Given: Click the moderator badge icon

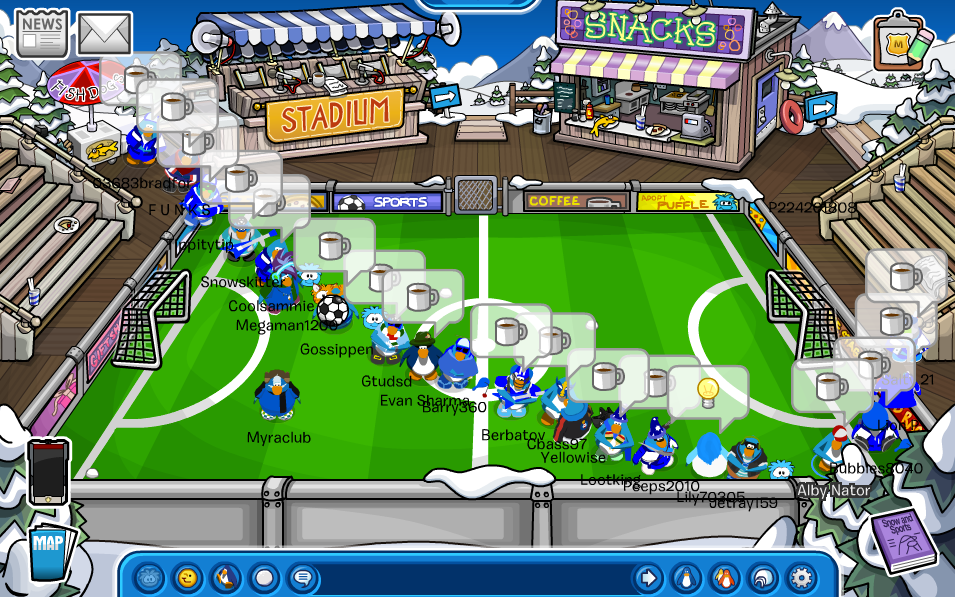Looking at the screenshot, I should point(901,42).
